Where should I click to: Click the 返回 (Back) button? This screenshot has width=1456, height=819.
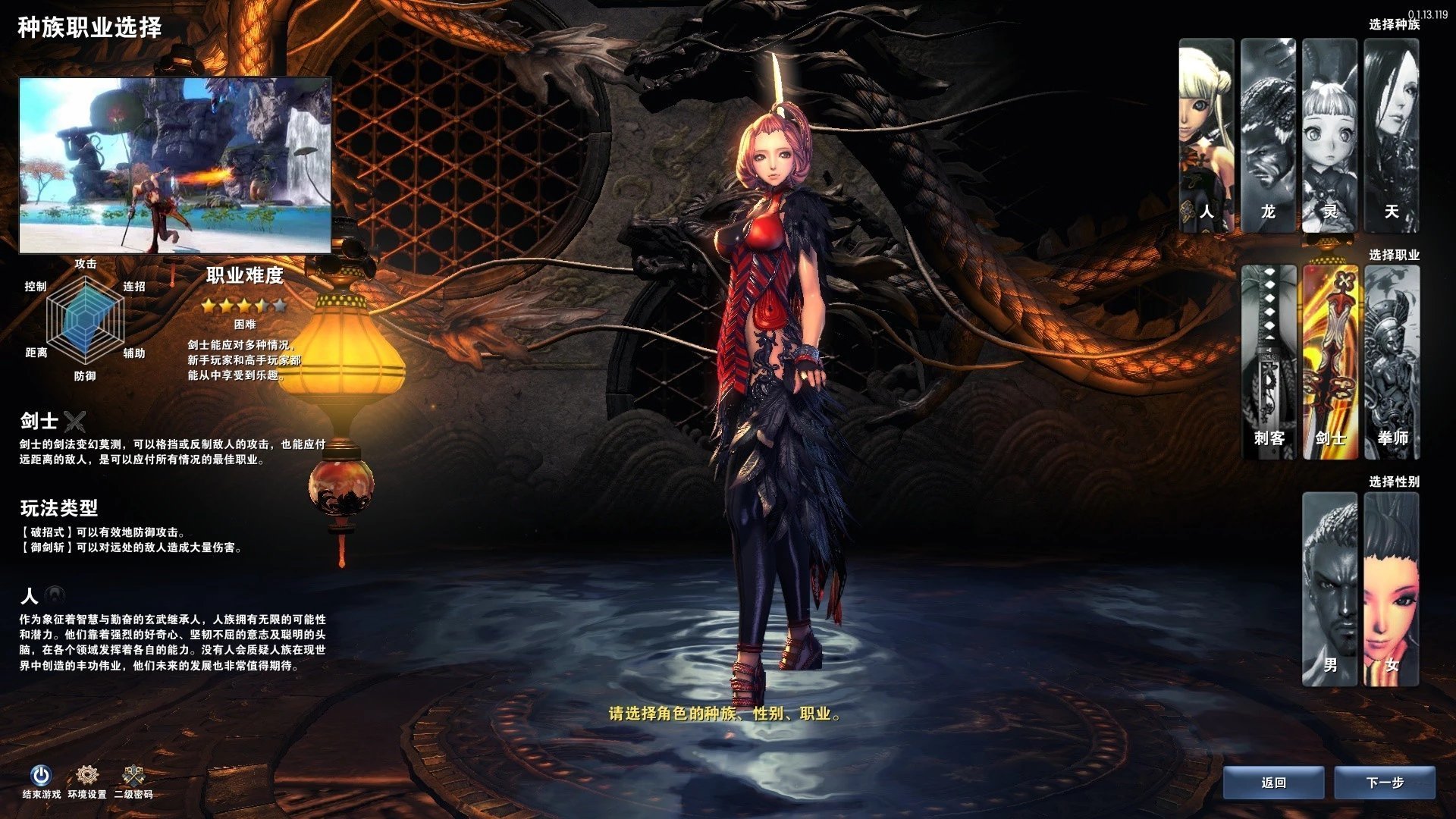point(1274,783)
